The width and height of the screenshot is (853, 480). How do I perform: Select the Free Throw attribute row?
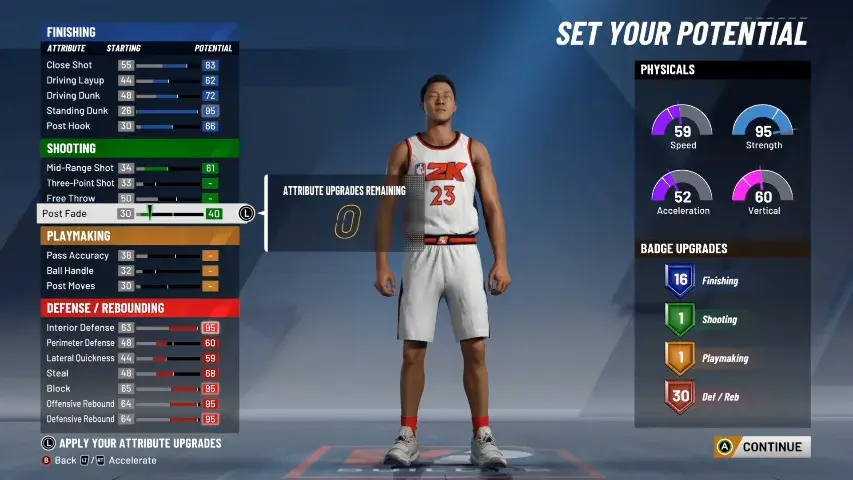138,199
